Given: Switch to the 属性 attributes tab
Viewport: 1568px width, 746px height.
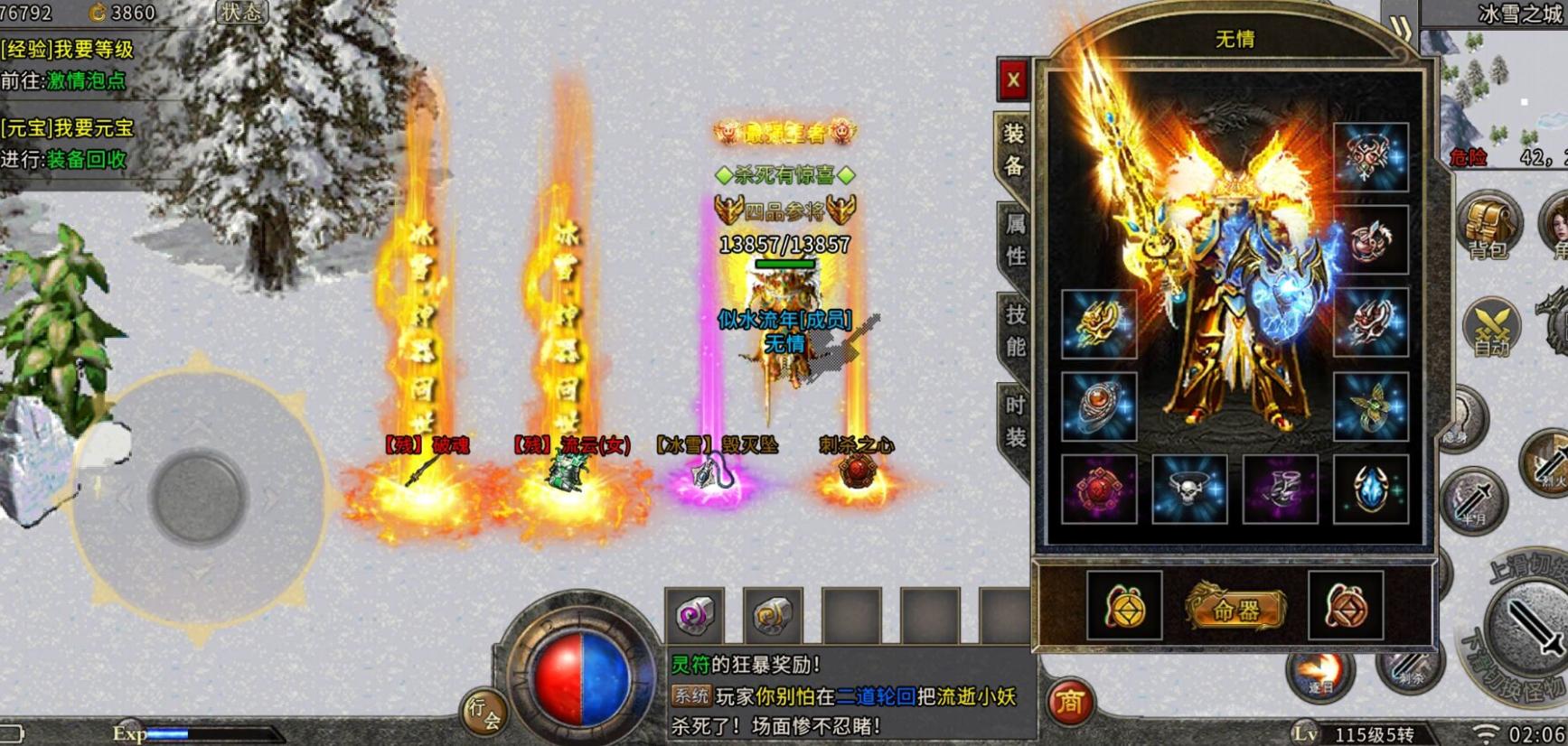Looking at the screenshot, I should tap(1016, 240).
